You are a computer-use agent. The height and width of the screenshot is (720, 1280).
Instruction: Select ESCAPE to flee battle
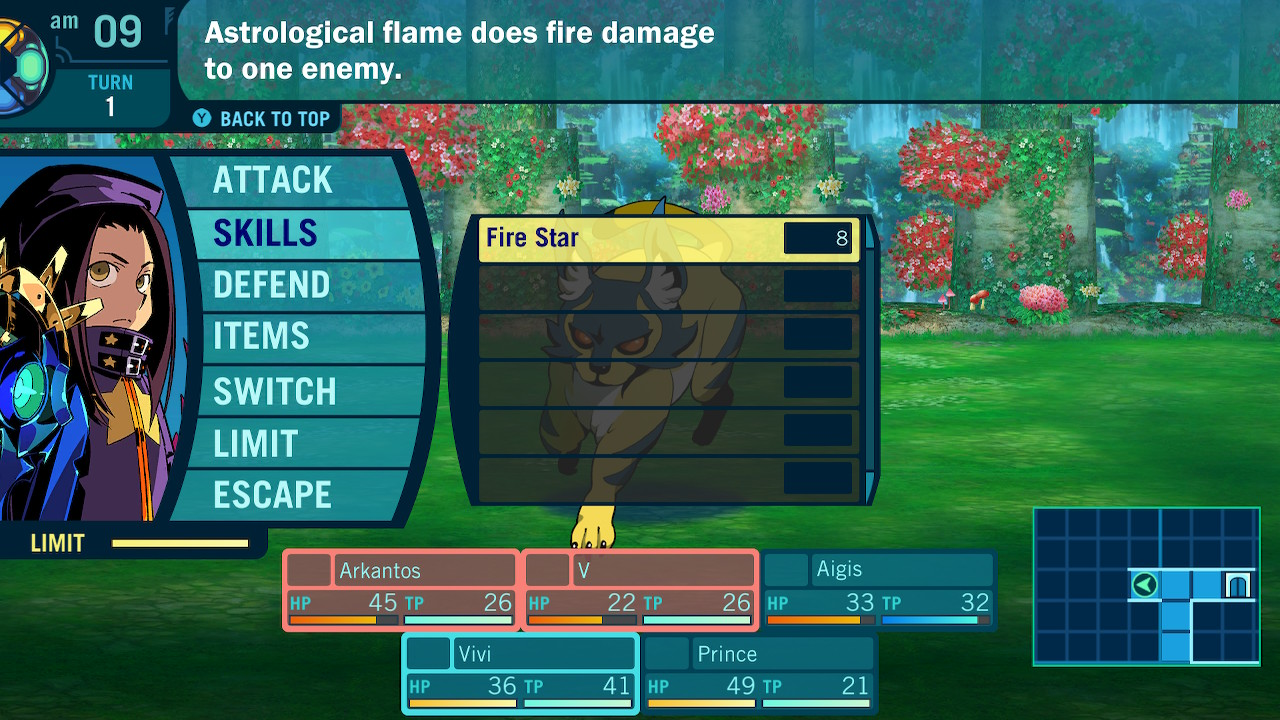tap(272, 495)
